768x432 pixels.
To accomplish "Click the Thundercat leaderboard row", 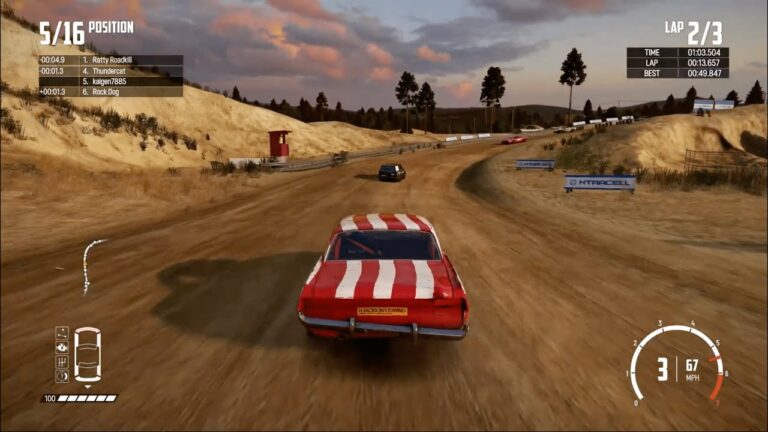I will click(x=110, y=71).
